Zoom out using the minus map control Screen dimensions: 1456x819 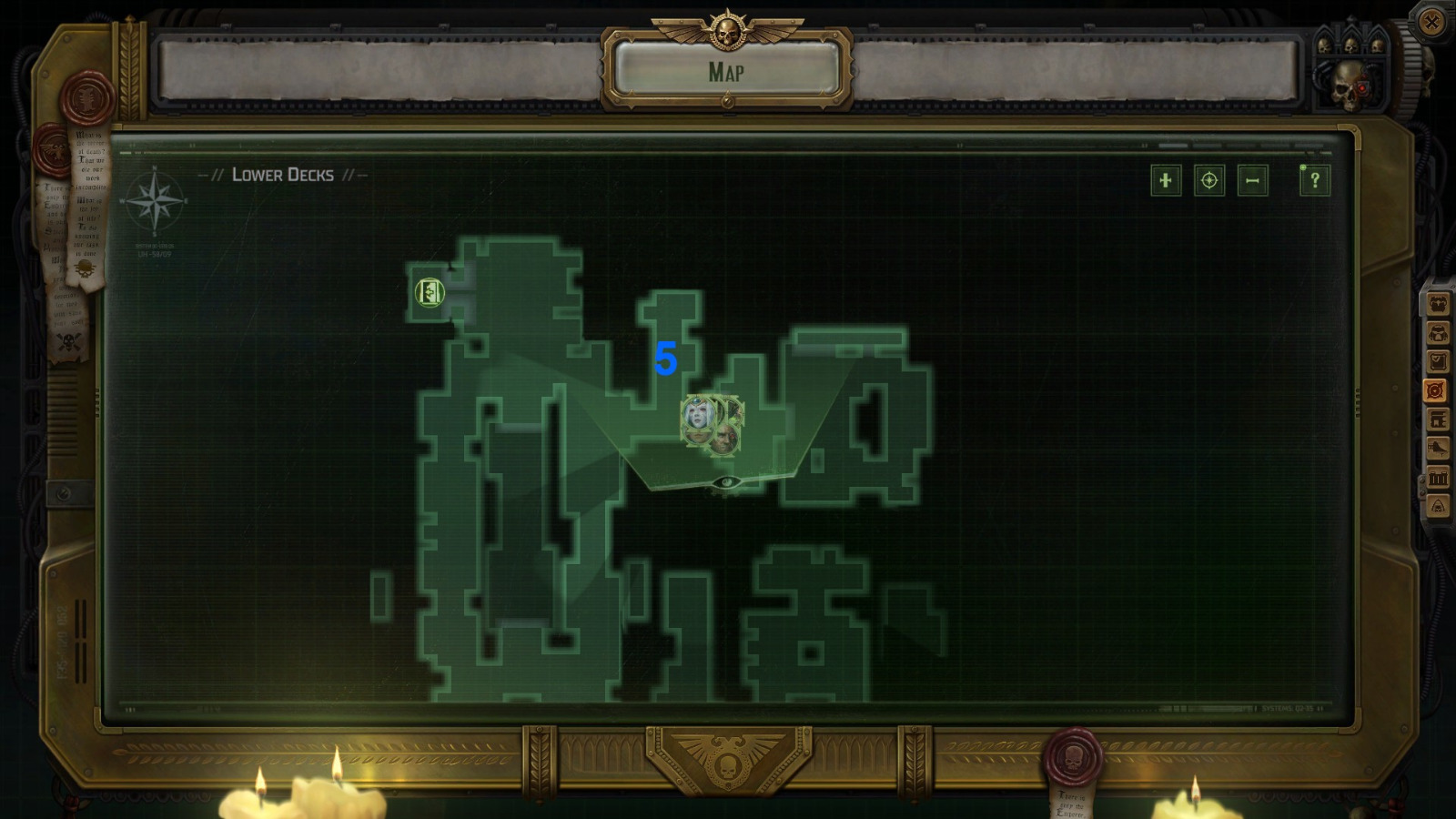click(x=1251, y=181)
